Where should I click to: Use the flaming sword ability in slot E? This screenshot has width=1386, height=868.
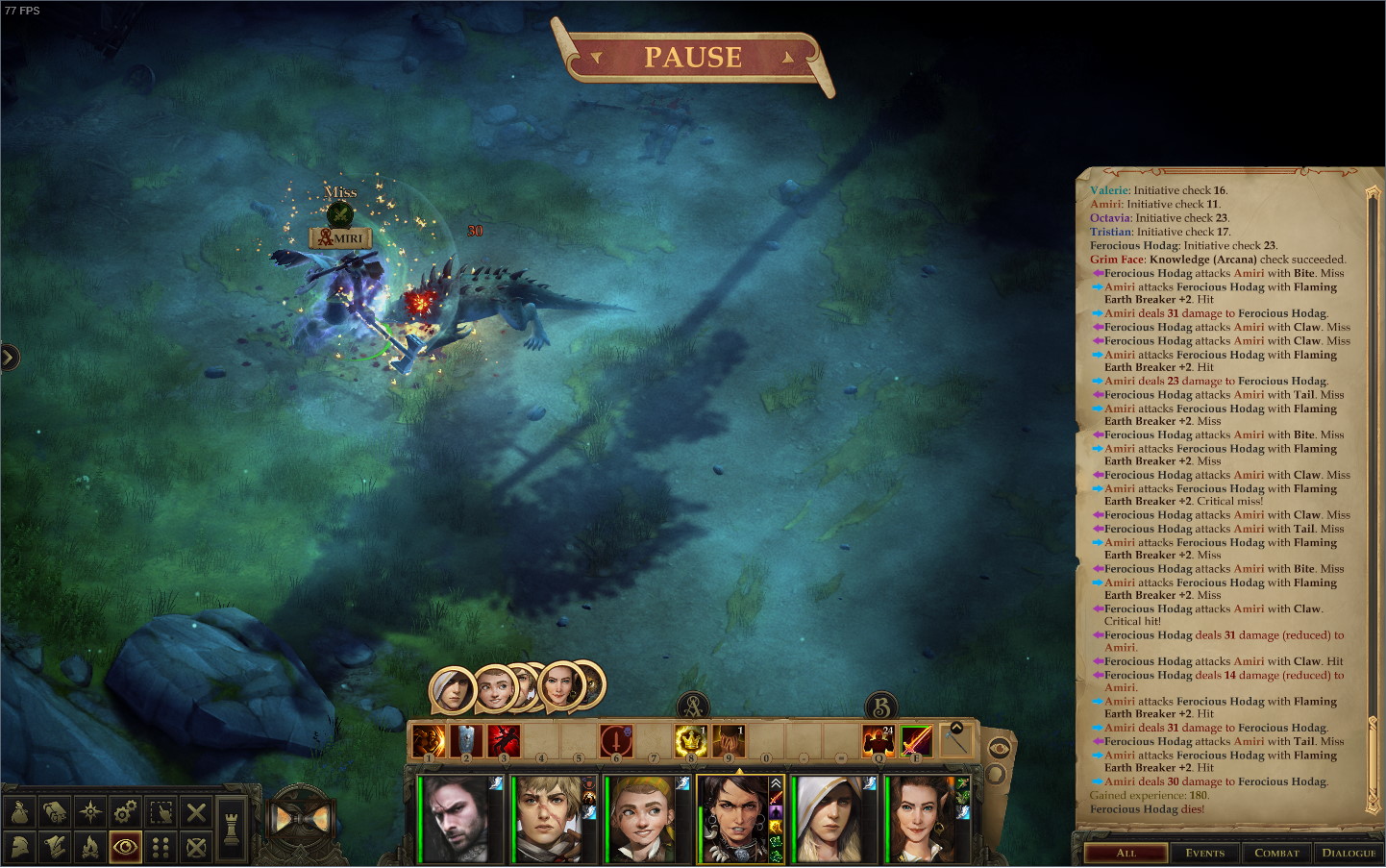click(916, 741)
